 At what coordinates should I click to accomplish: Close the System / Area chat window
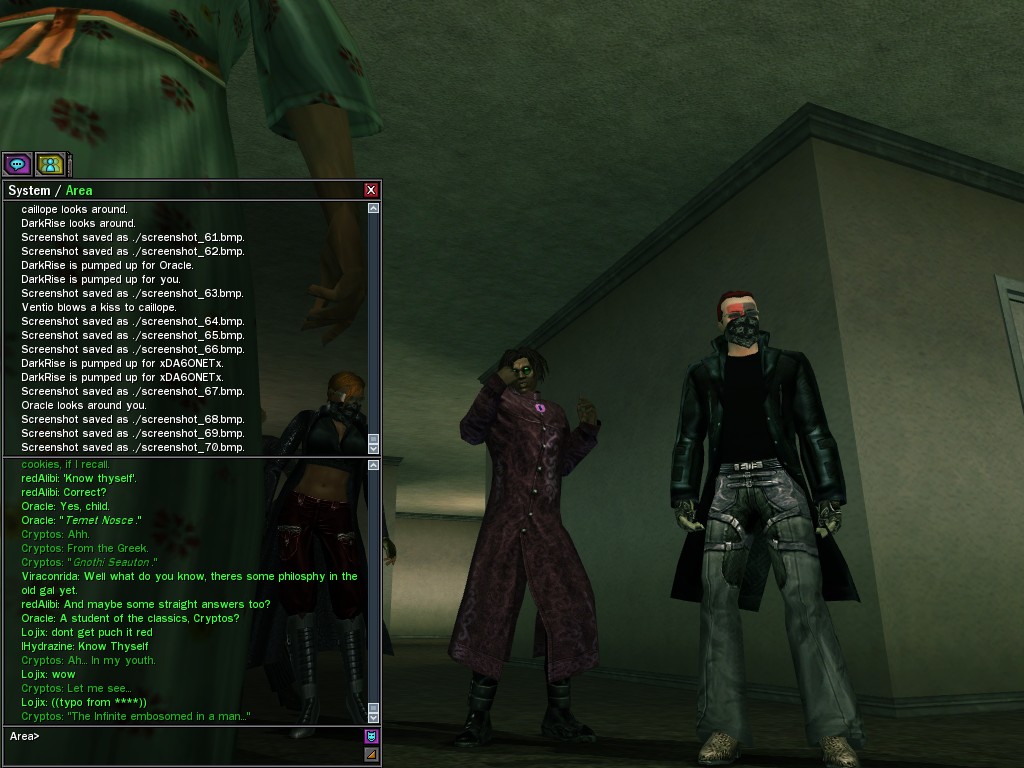[x=372, y=190]
